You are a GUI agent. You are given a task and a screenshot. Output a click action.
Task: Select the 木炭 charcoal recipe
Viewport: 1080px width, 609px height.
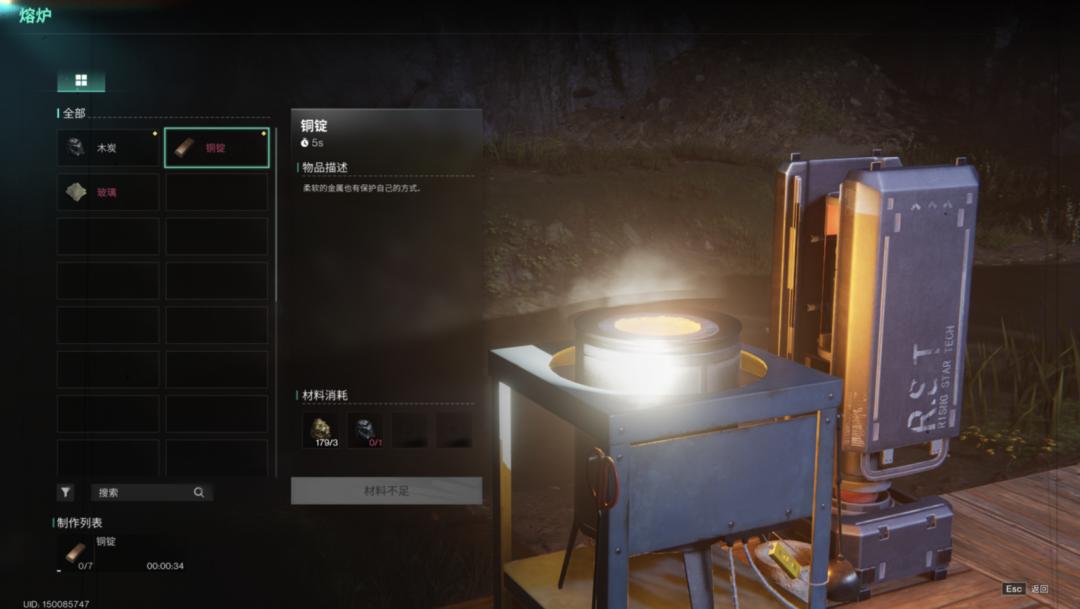point(108,148)
